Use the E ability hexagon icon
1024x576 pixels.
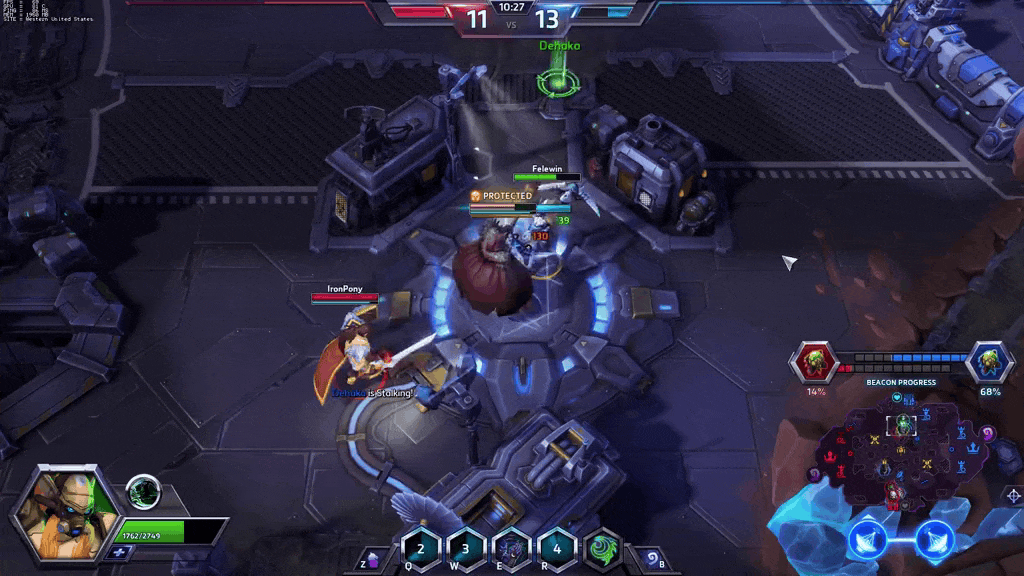(511, 548)
